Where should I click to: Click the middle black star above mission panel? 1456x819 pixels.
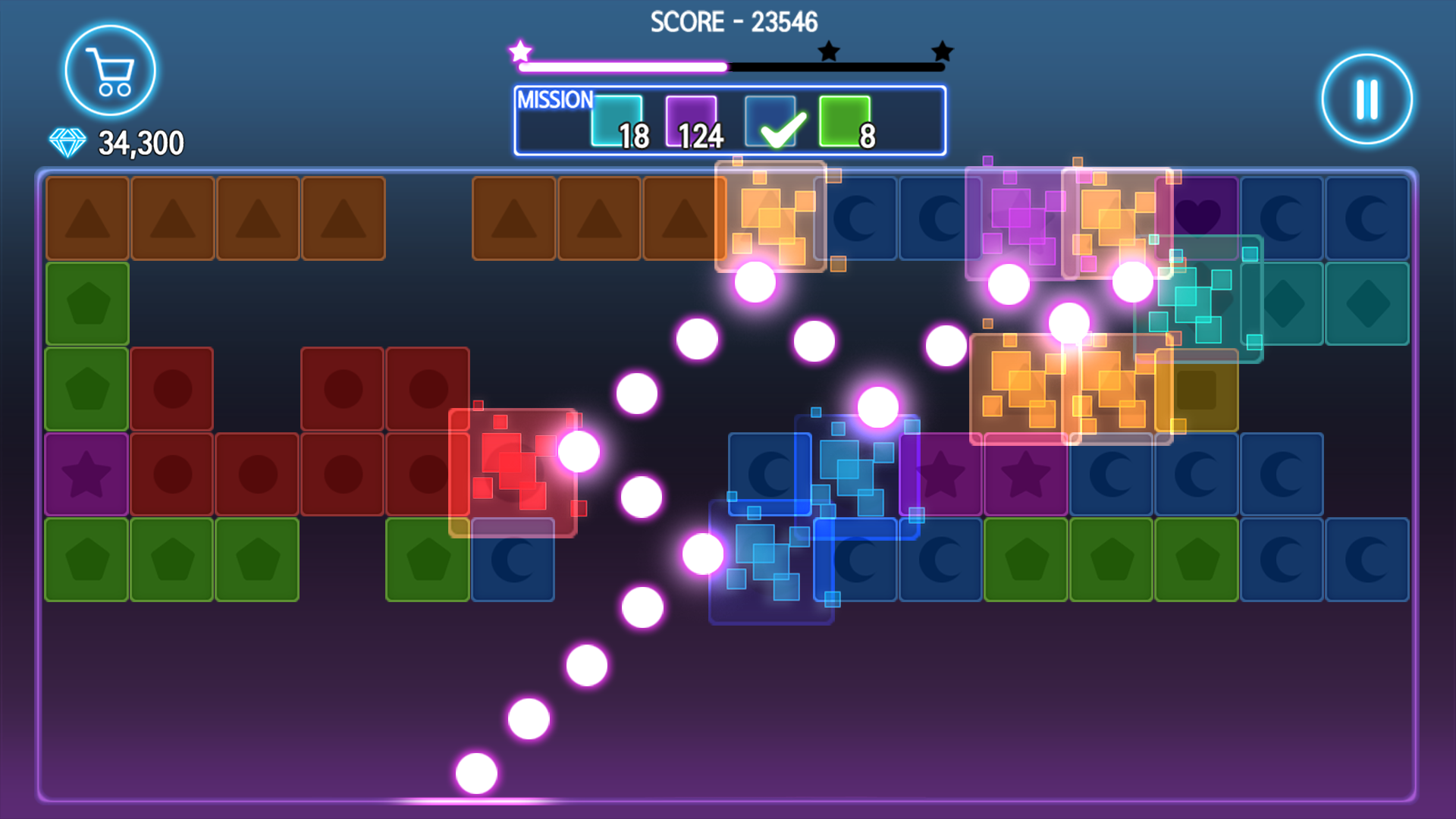[x=828, y=52]
